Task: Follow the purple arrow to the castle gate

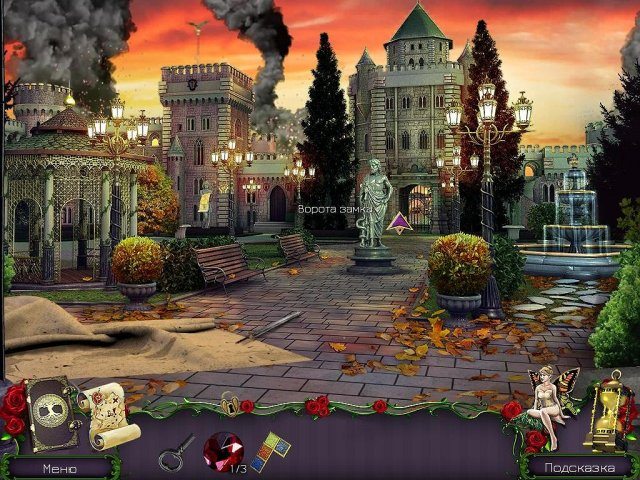Action: click(x=400, y=223)
